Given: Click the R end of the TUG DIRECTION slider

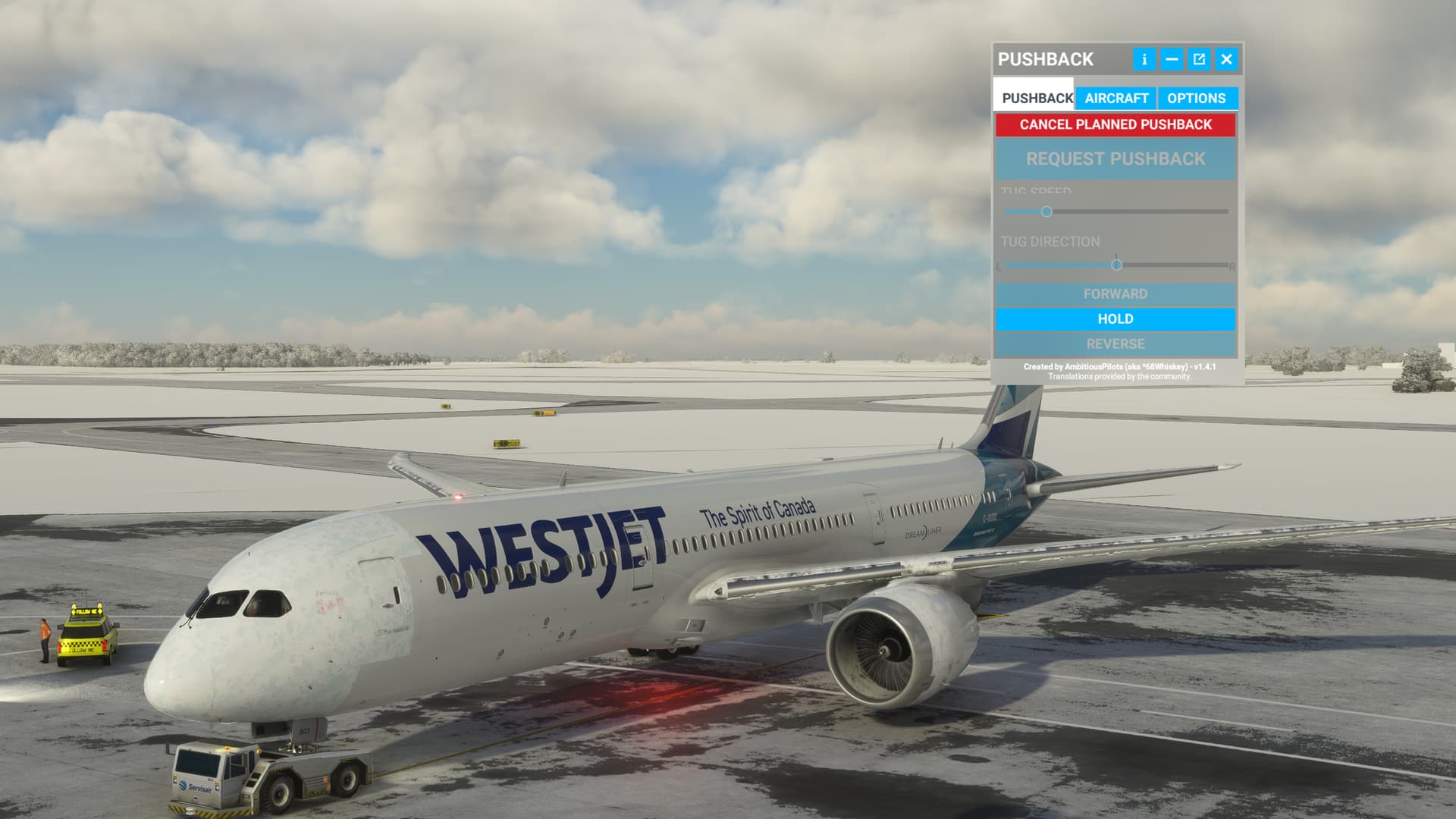Looking at the screenshot, I should (x=1231, y=266).
